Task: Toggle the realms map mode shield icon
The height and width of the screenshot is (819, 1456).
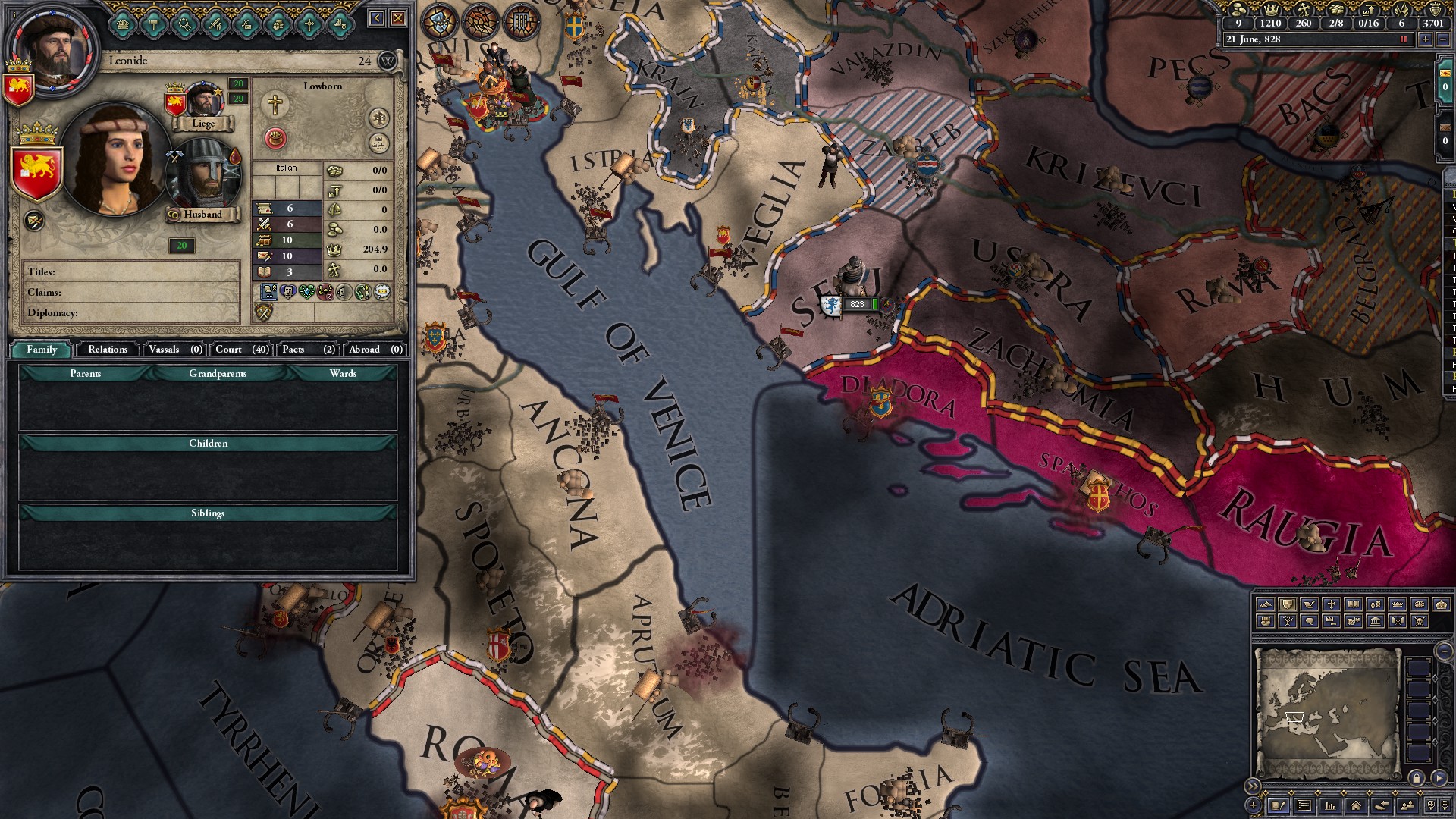Action: point(1287,604)
